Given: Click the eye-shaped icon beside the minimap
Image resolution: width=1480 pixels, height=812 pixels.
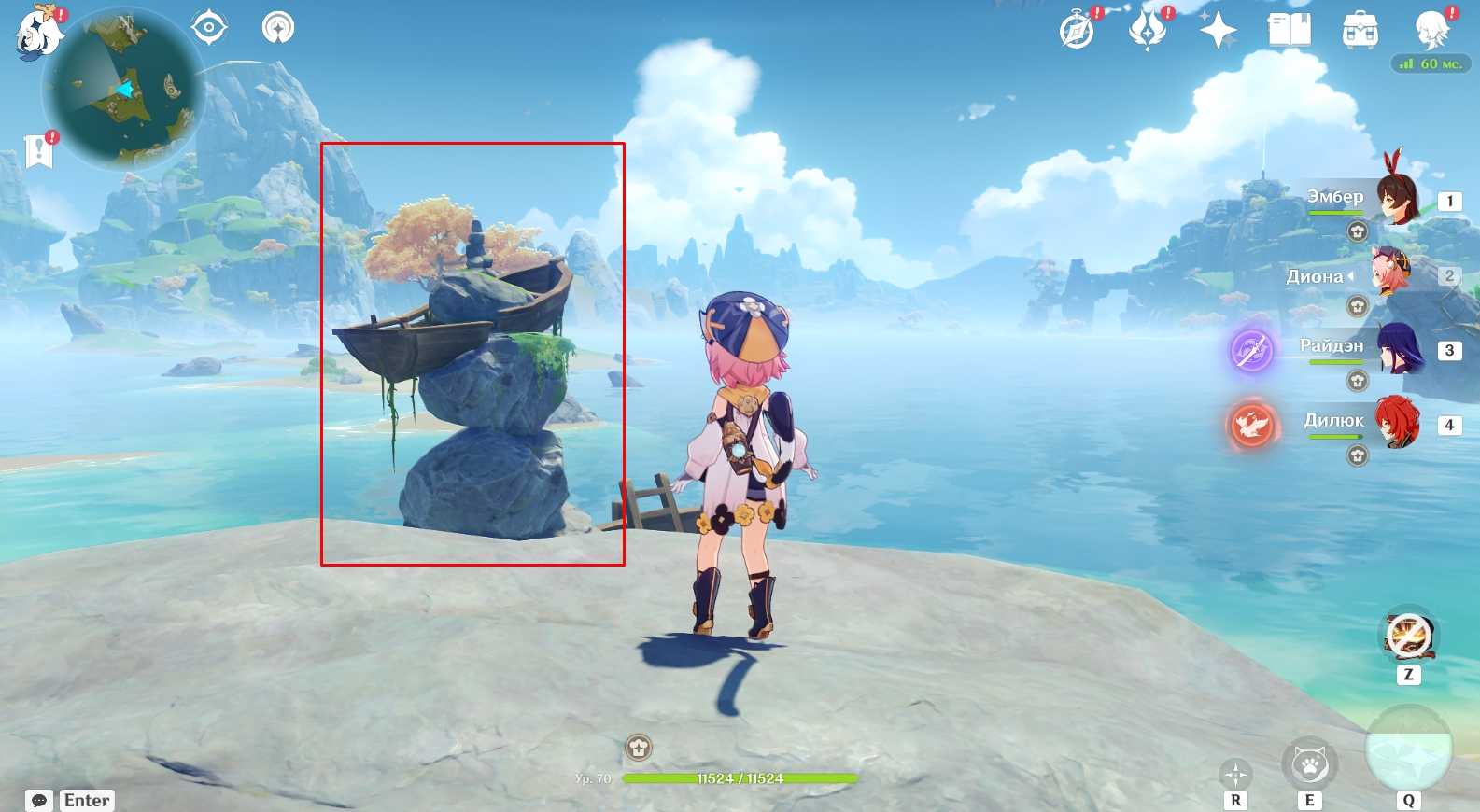Looking at the screenshot, I should point(208,28).
